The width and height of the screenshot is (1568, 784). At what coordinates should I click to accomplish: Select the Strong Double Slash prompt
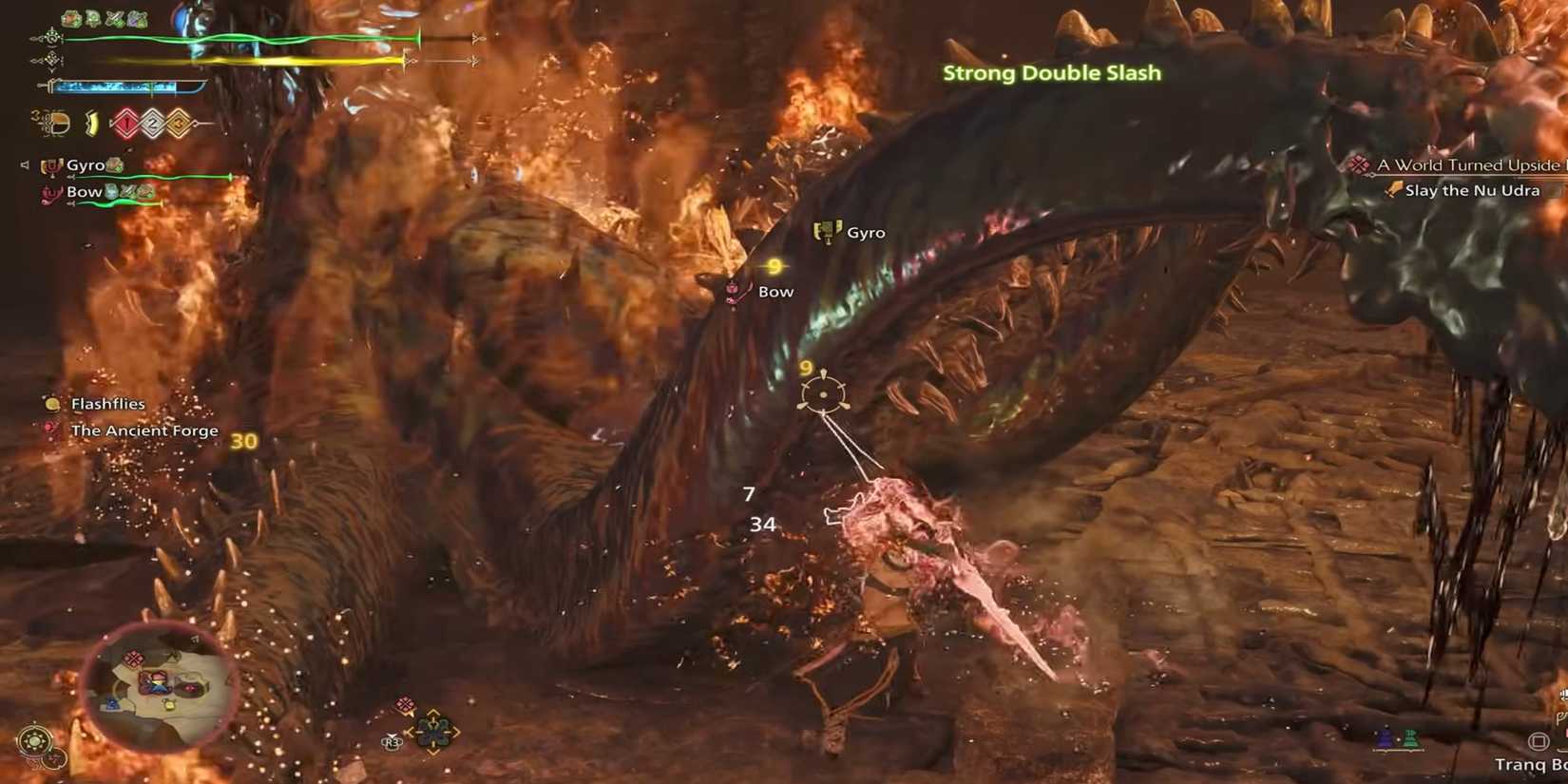click(1051, 72)
